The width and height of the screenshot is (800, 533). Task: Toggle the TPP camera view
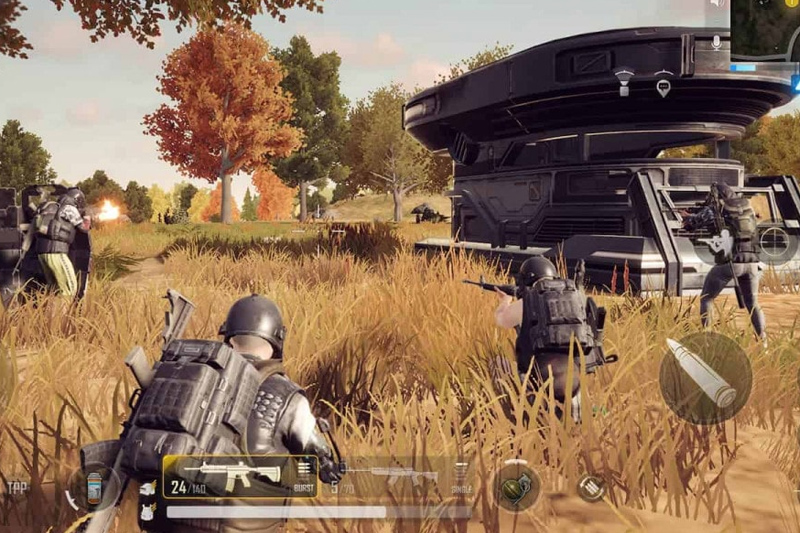17,487
